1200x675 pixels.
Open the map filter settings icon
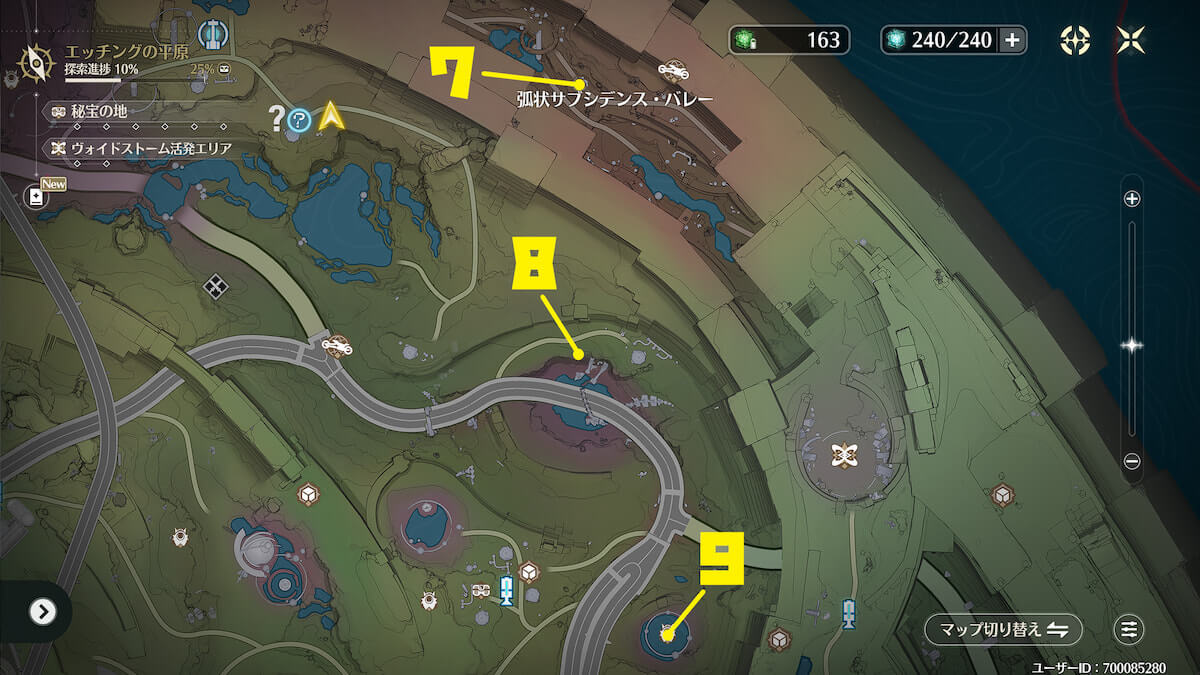tap(1130, 629)
